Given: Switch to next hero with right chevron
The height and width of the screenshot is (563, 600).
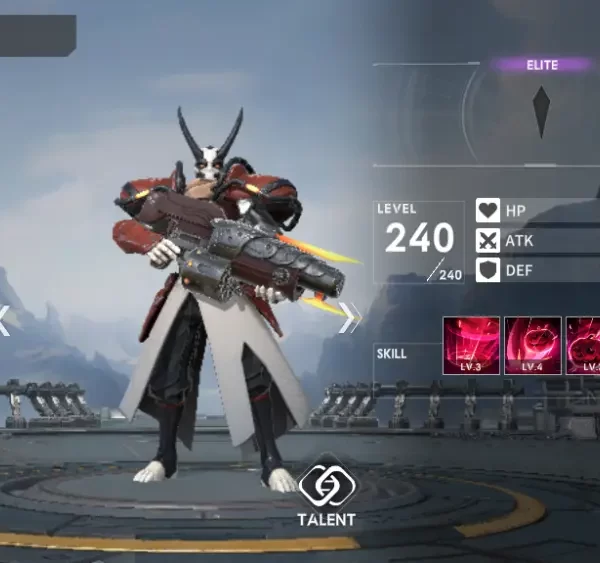Looking at the screenshot, I should (348, 320).
